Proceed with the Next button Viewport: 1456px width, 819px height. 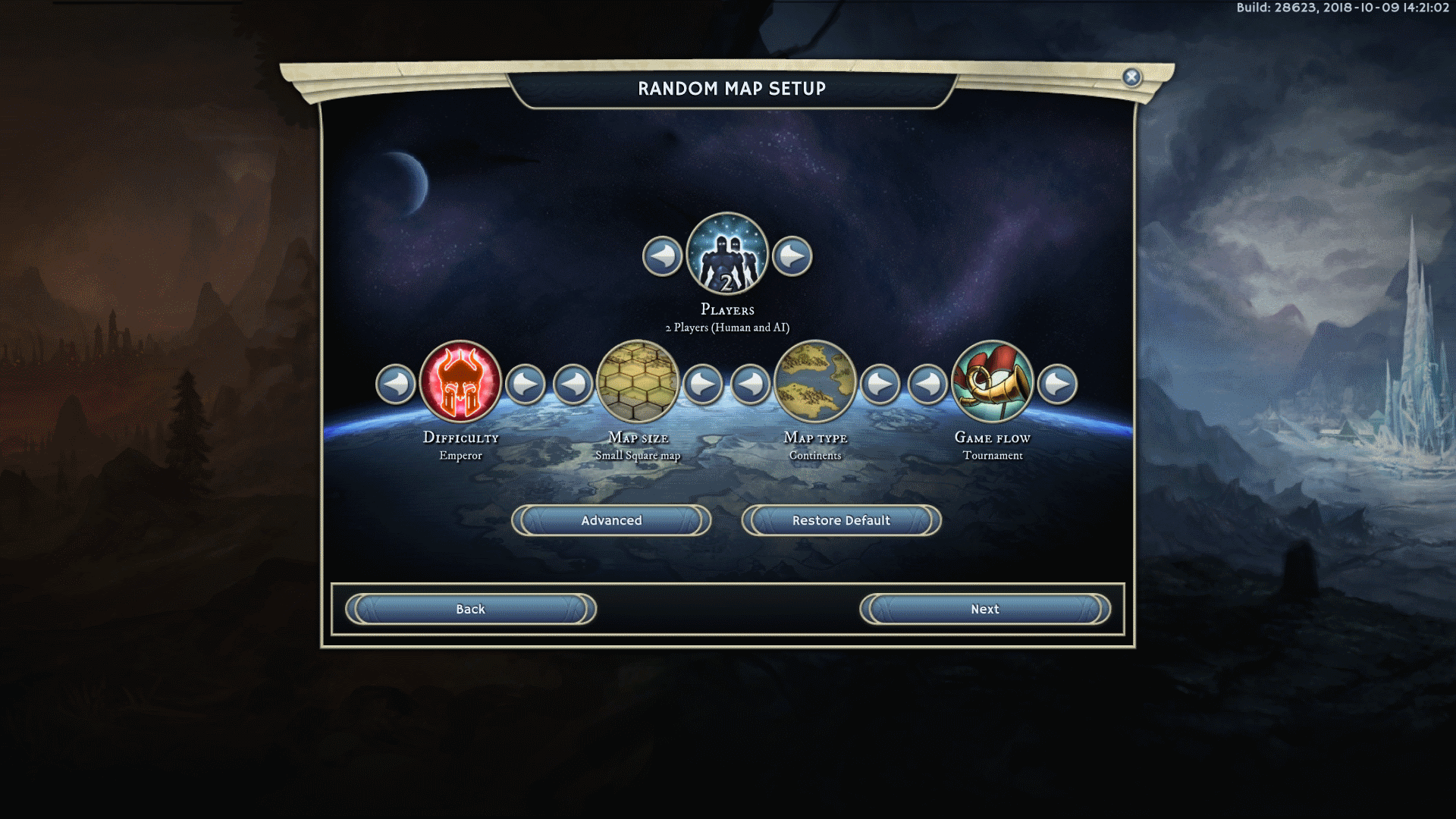coord(985,609)
